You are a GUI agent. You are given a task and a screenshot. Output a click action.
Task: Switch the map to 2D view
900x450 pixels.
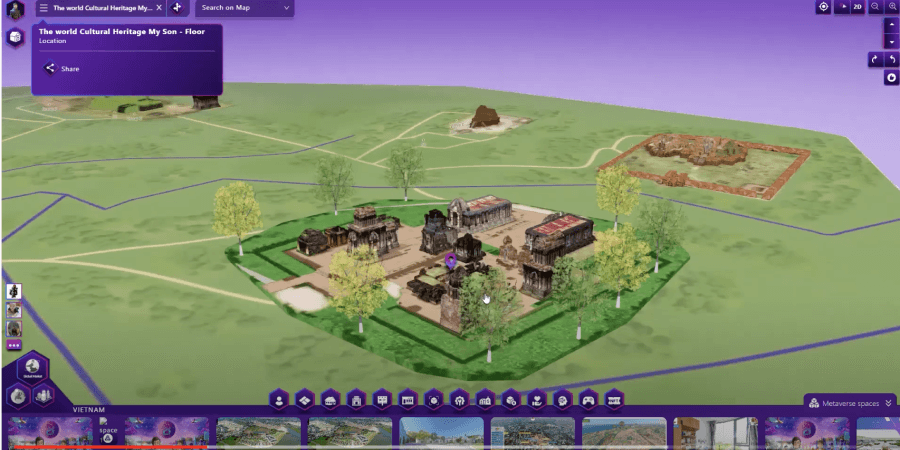(857, 7)
